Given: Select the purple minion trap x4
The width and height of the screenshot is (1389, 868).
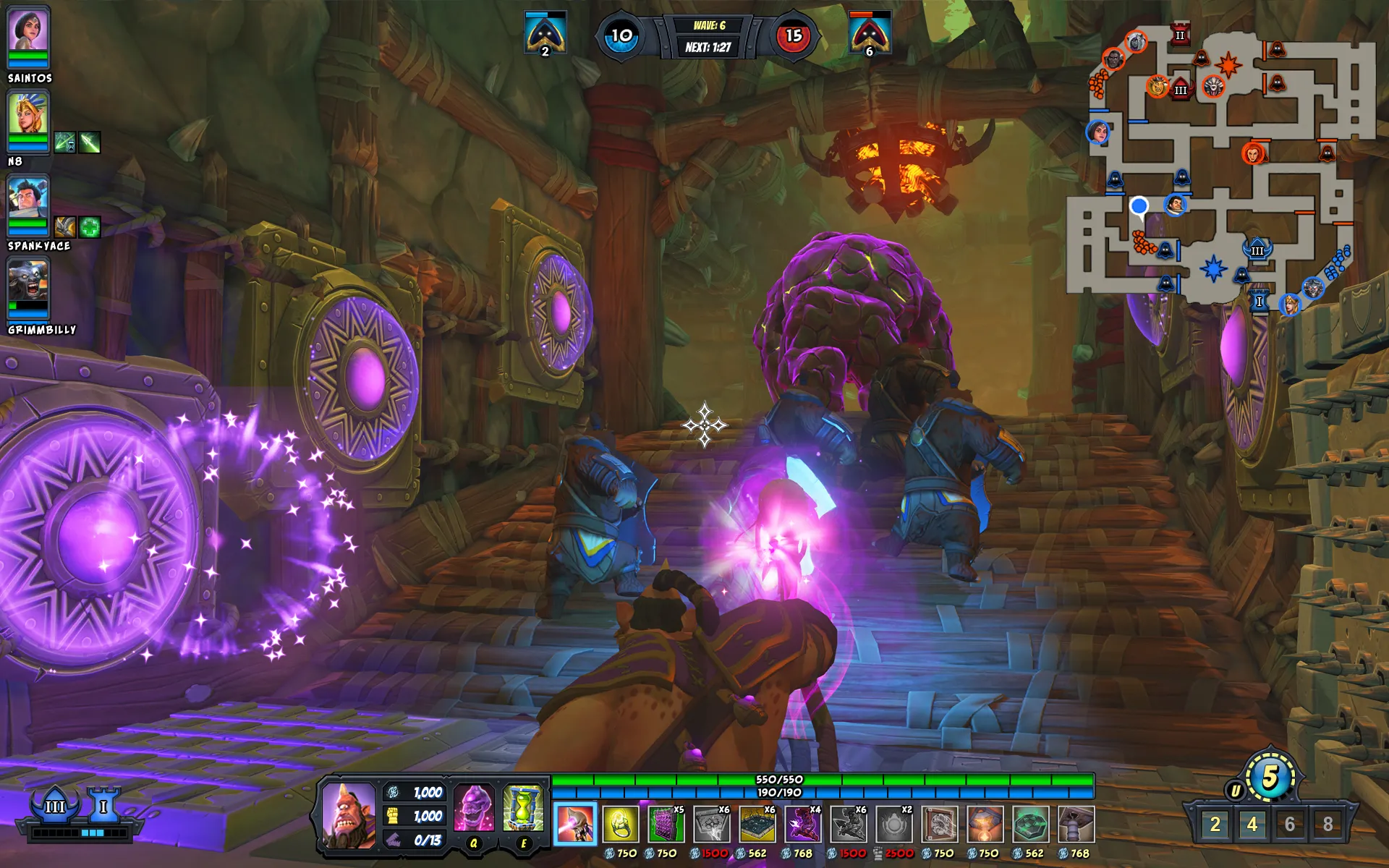Looking at the screenshot, I should [802, 825].
